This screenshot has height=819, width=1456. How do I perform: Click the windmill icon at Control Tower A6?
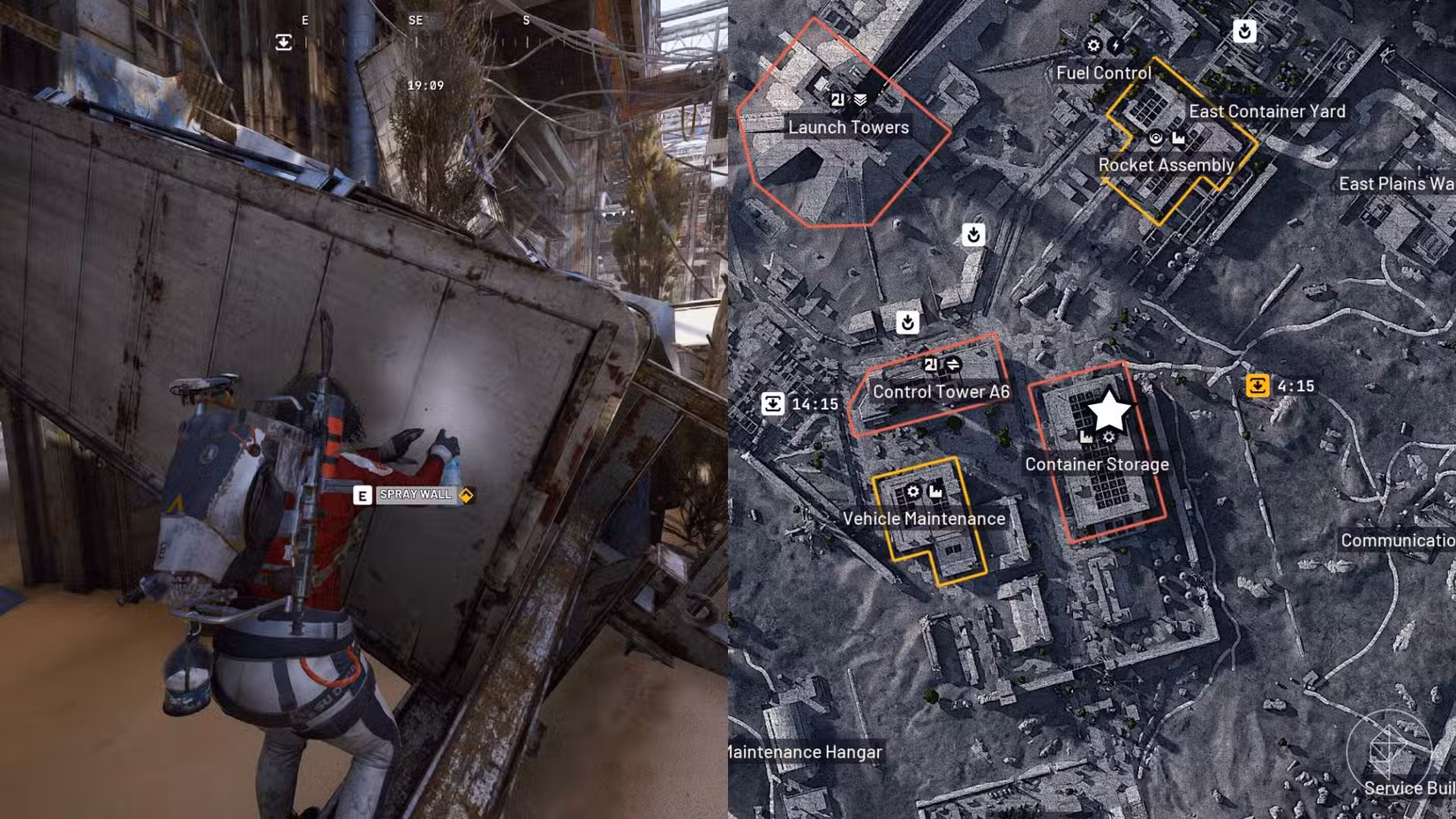point(932,364)
